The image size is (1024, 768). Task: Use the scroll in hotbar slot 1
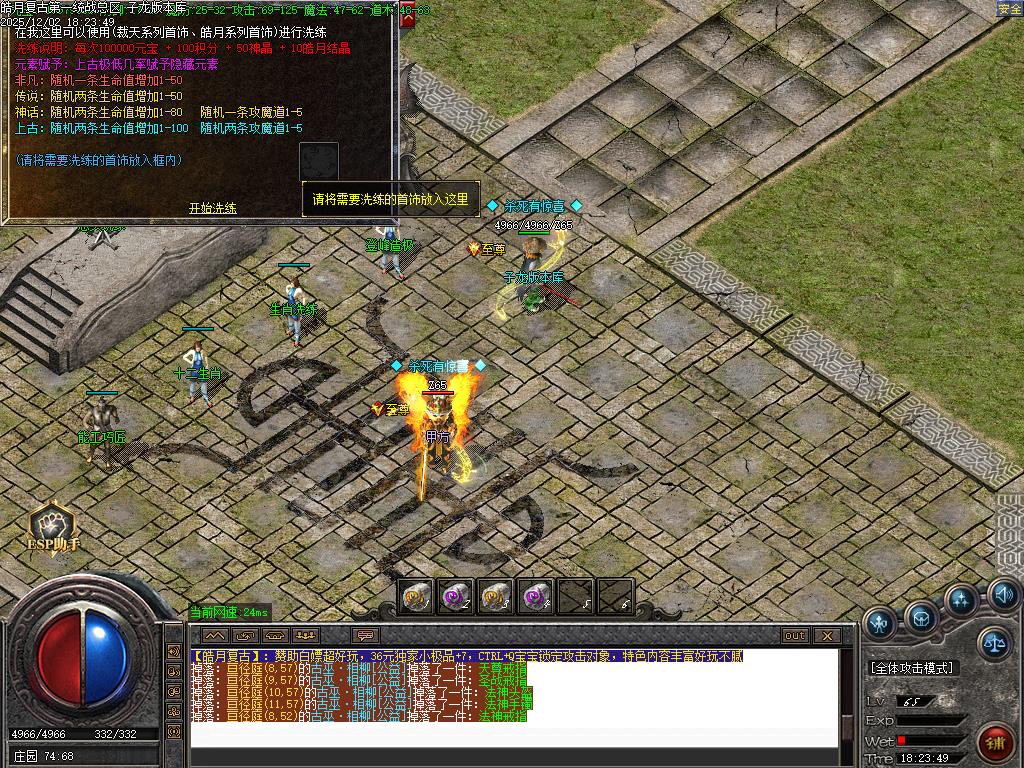click(x=416, y=597)
